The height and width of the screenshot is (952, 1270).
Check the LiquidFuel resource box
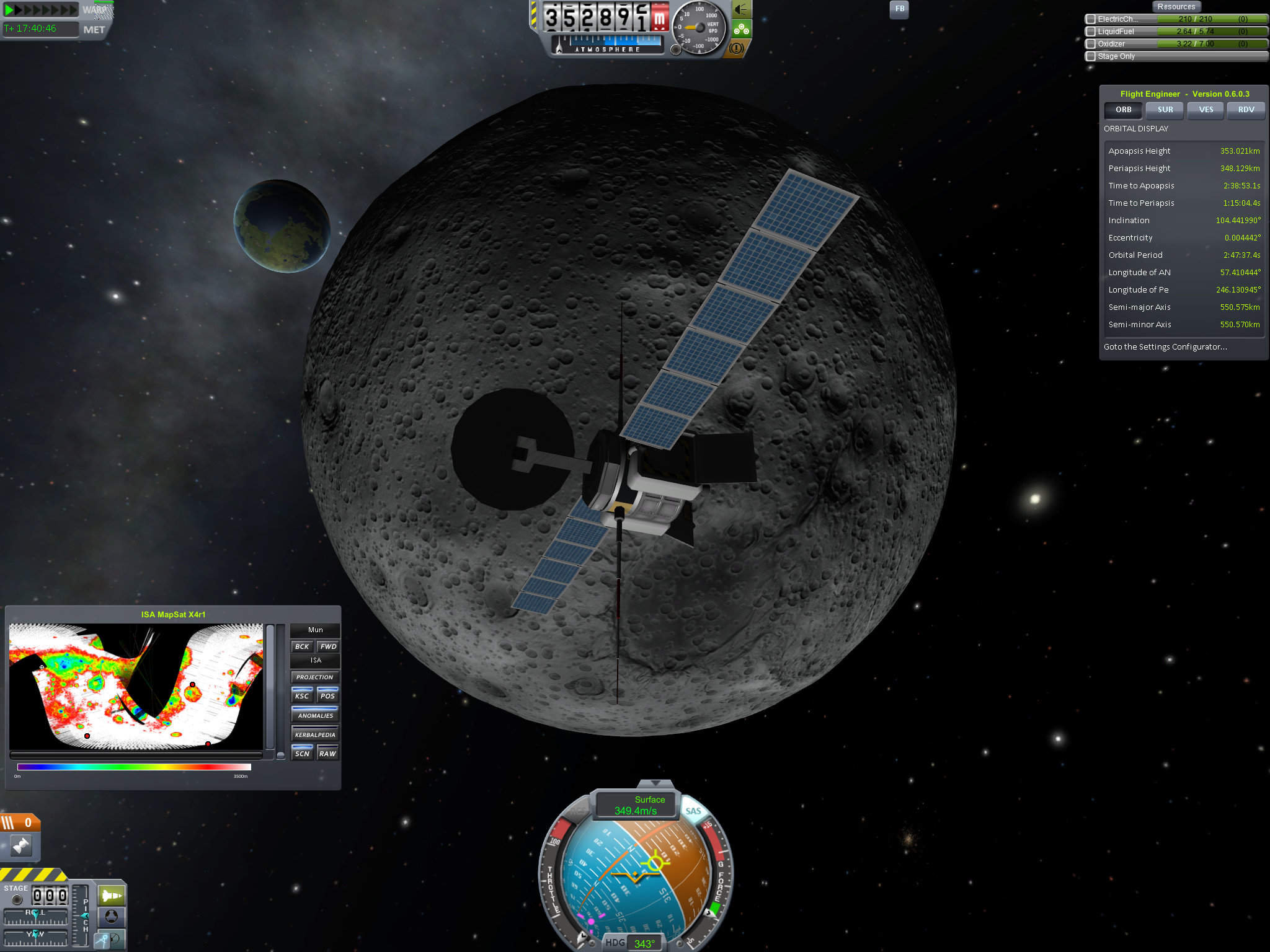[1091, 32]
